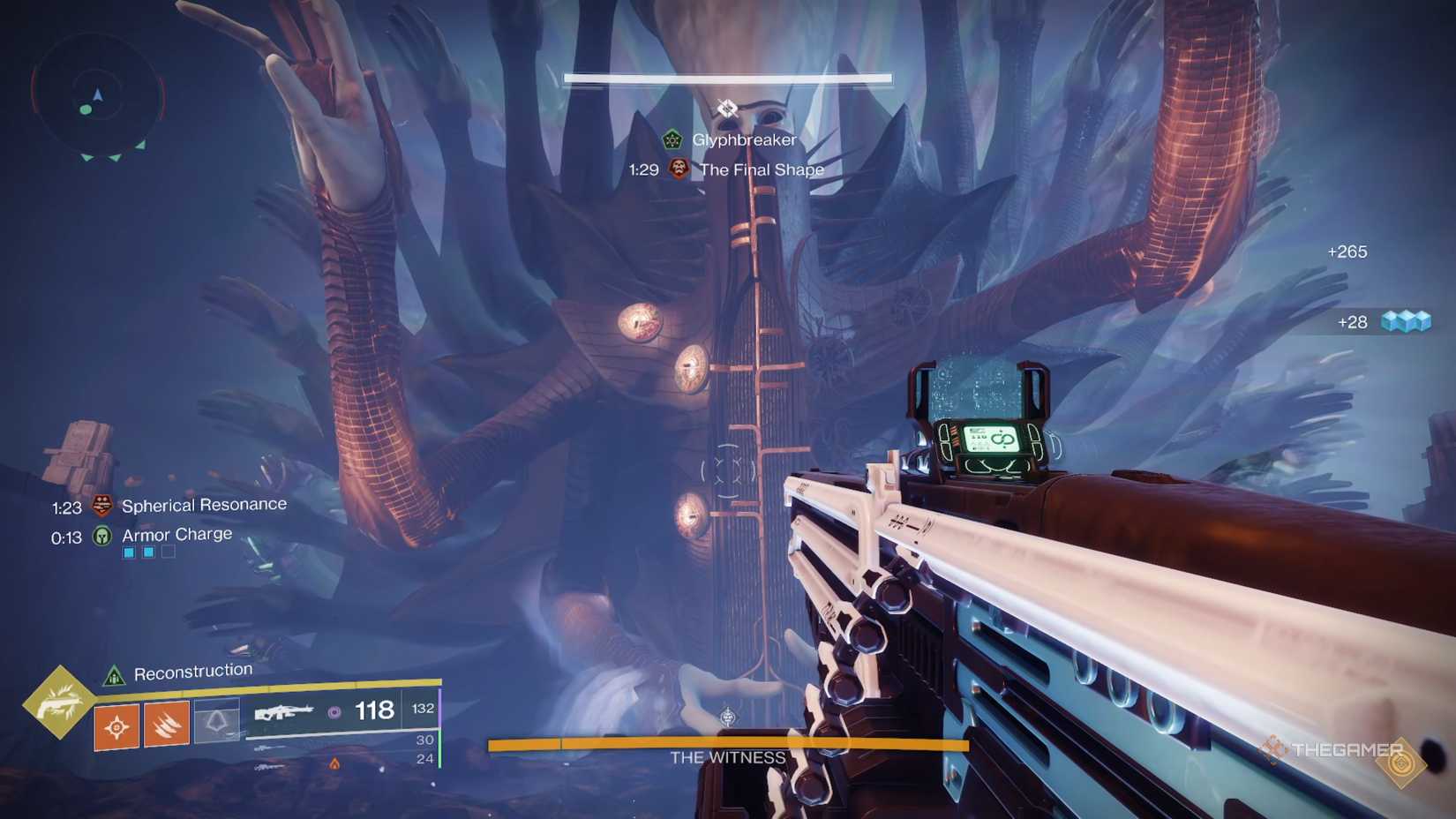Click the purple mod circle beside ammo count 118

334,712
